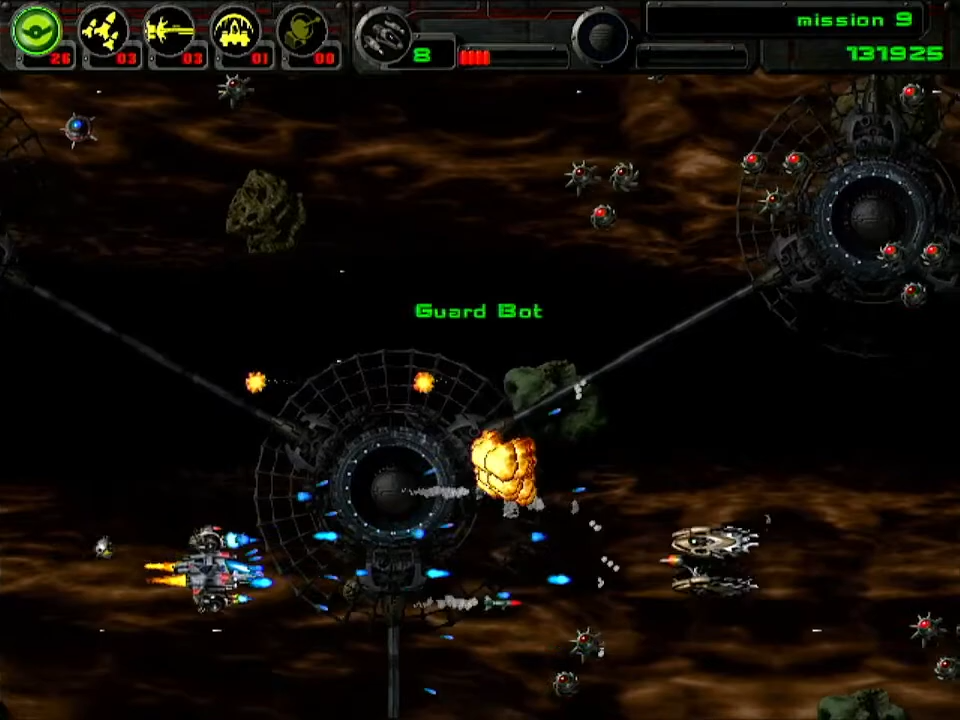Activate the laser beam weapon icon
The image size is (960, 720).
pos(169,31)
